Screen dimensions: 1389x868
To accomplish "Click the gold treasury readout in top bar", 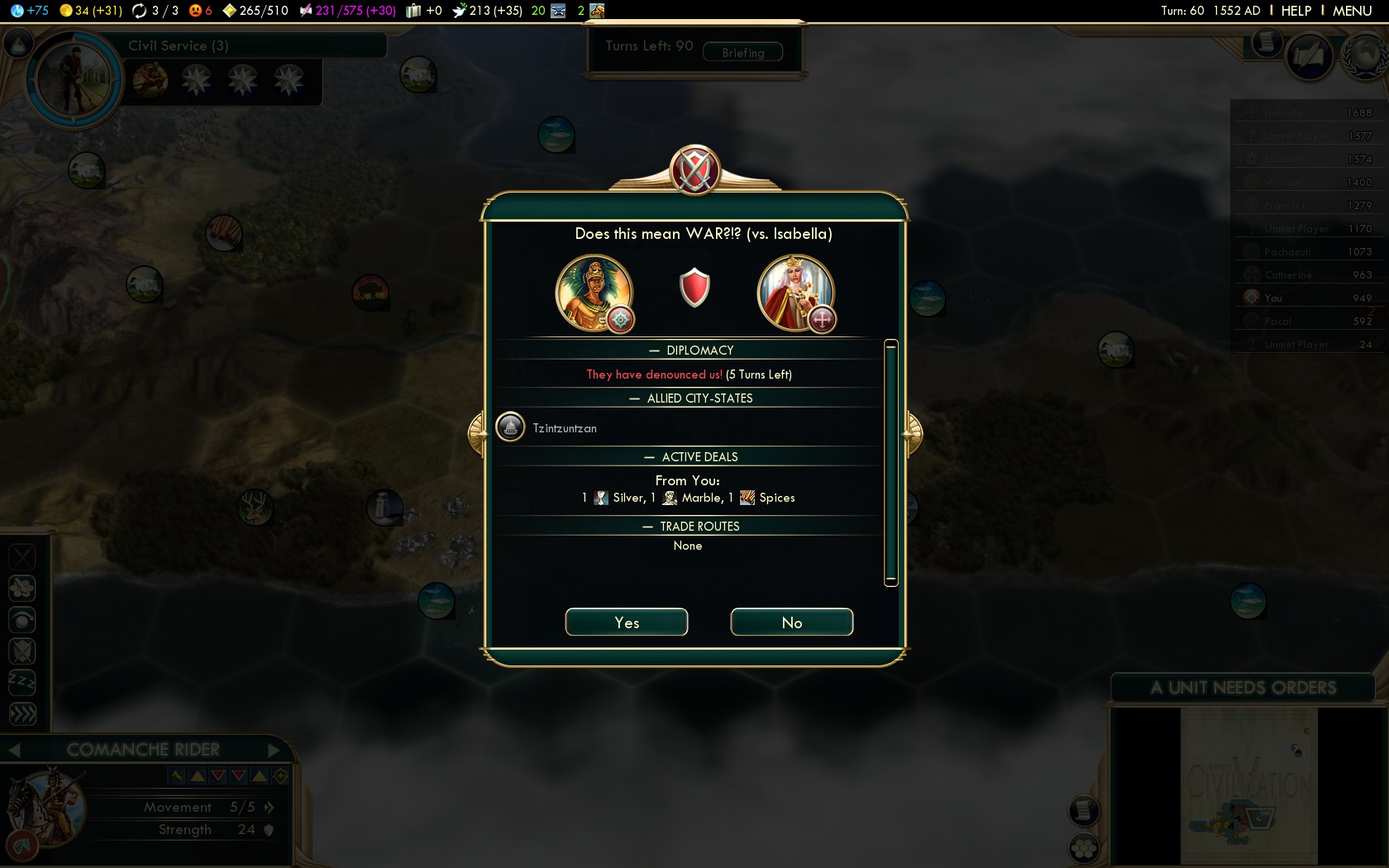I will click(x=90, y=11).
